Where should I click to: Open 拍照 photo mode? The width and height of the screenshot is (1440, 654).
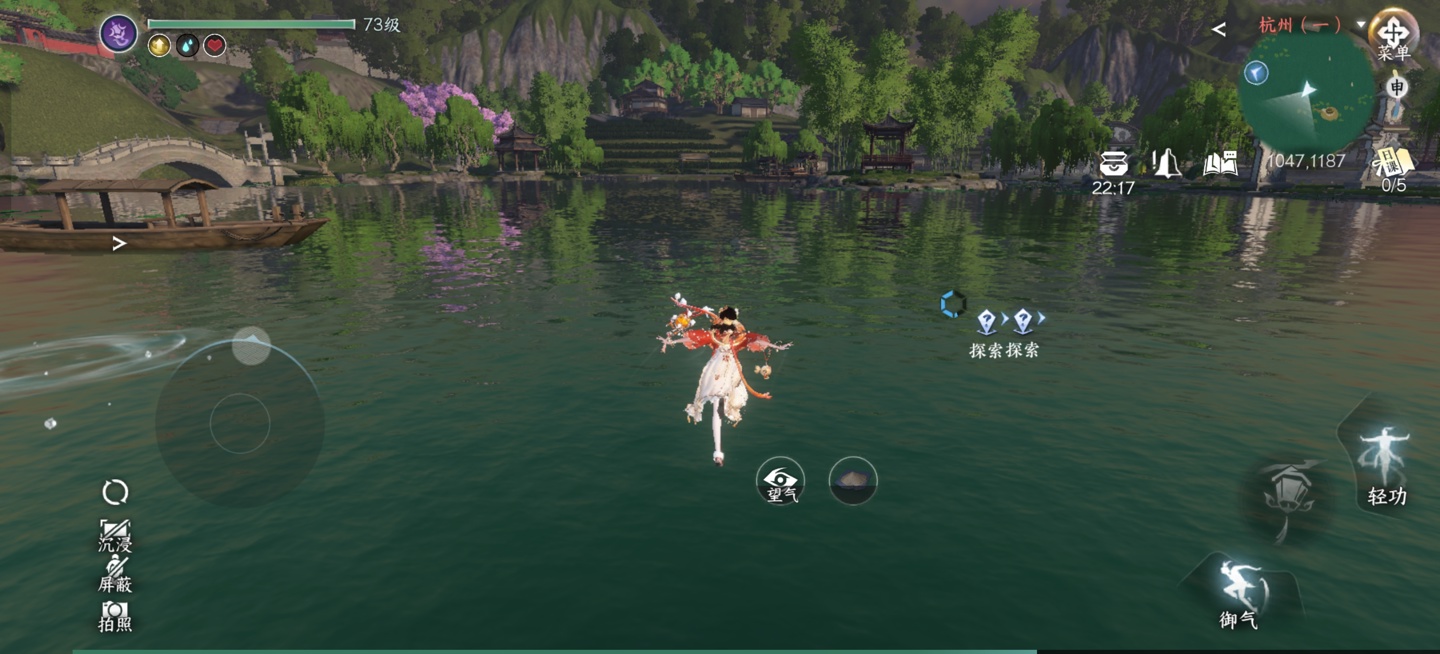115,614
